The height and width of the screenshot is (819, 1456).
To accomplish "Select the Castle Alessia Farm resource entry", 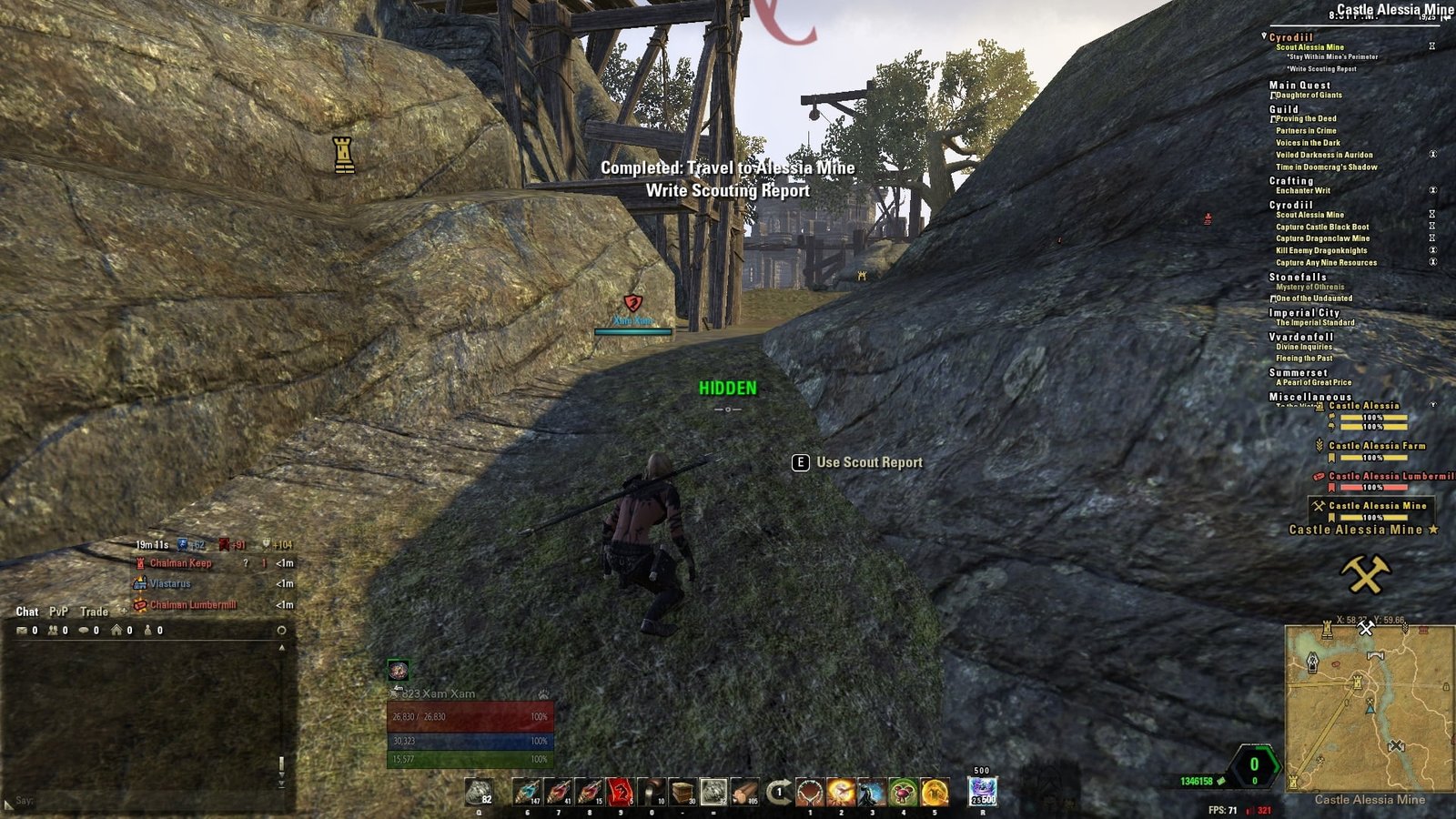I will [1376, 446].
